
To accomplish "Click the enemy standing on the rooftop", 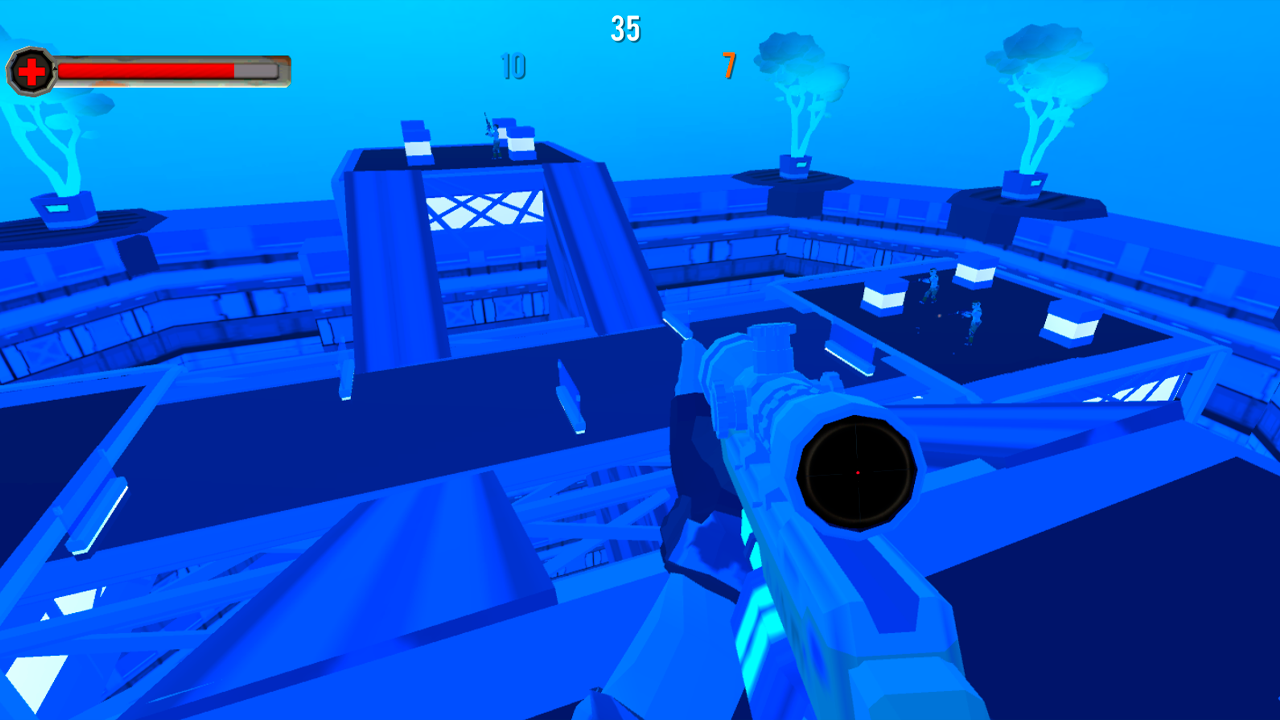I will 496,138.
